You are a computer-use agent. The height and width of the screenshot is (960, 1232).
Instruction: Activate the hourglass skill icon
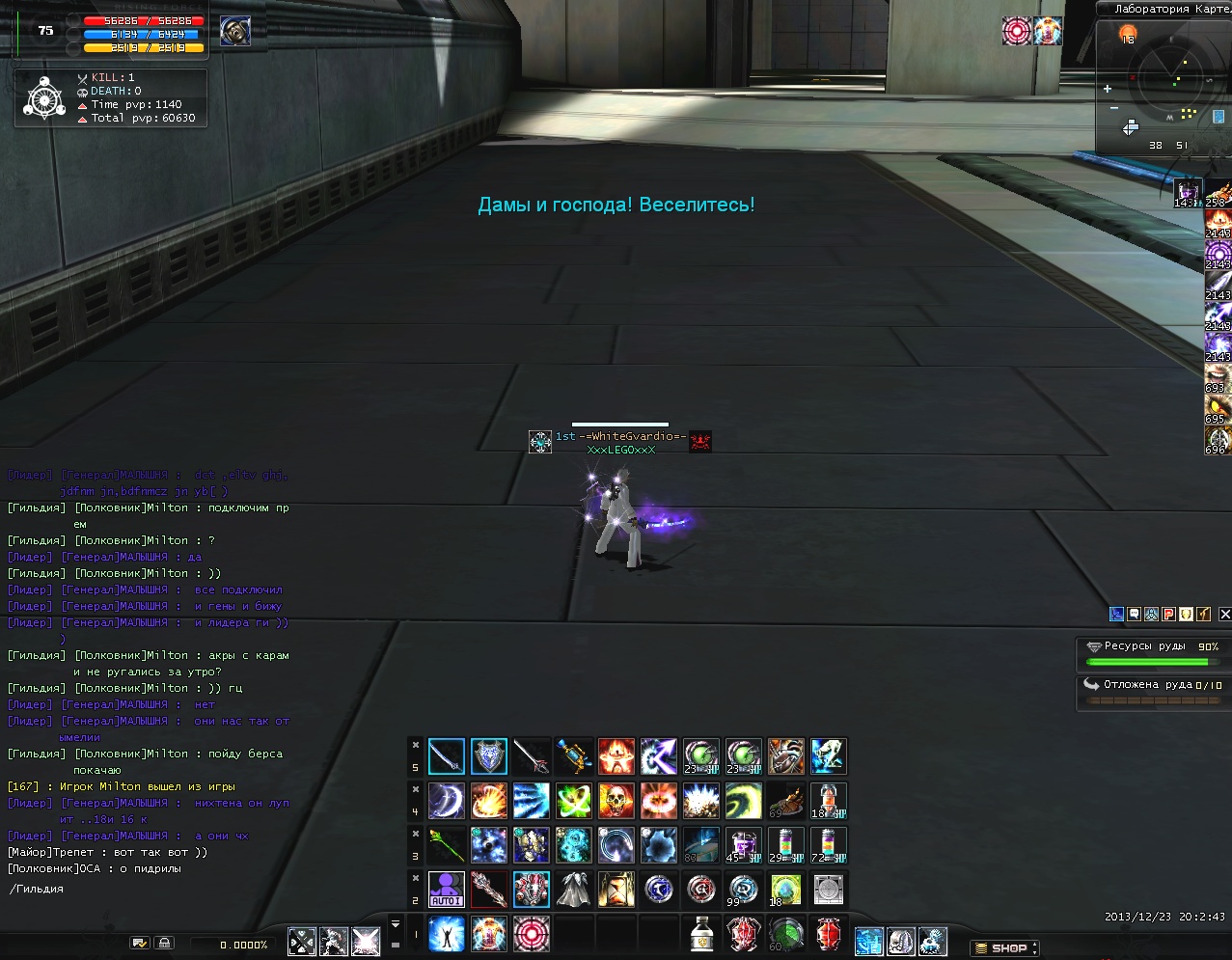tap(616, 889)
